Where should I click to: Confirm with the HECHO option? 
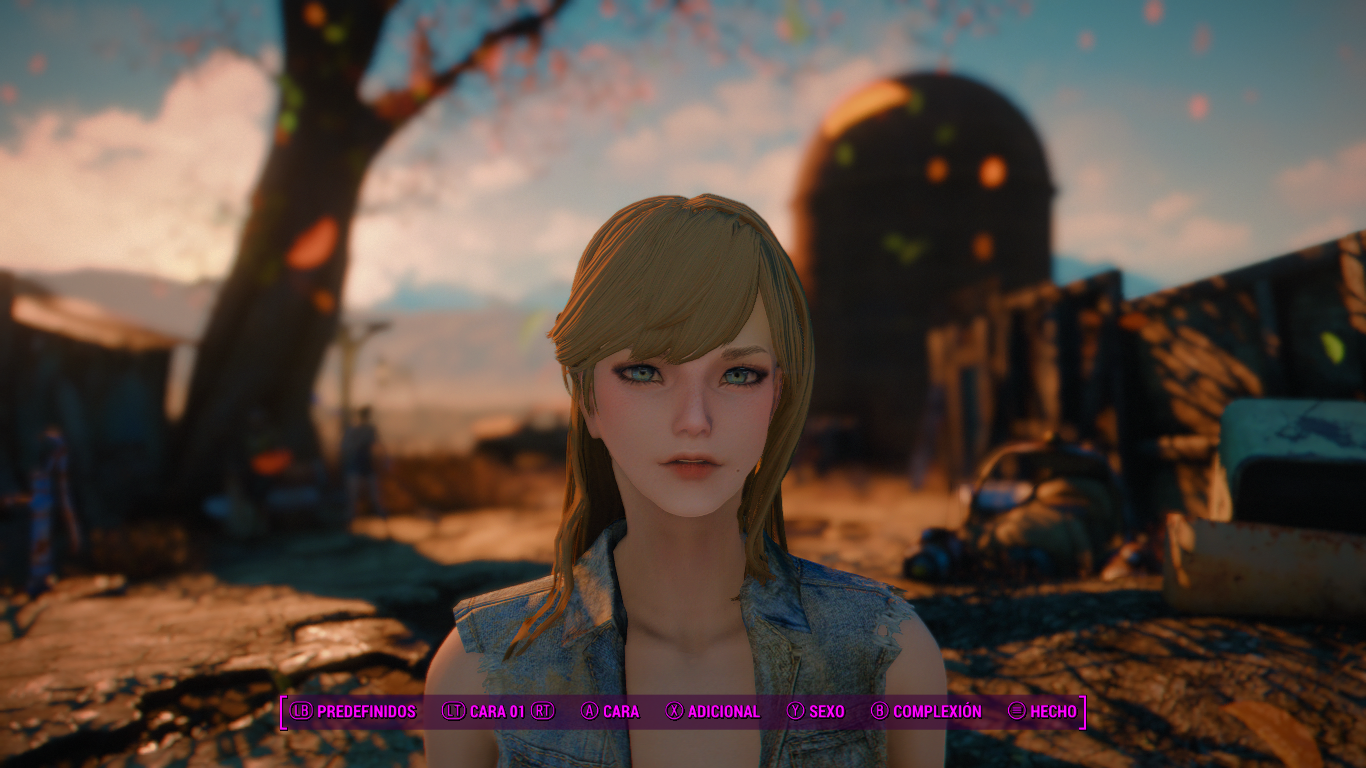pyautogui.click(x=1054, y=712)
